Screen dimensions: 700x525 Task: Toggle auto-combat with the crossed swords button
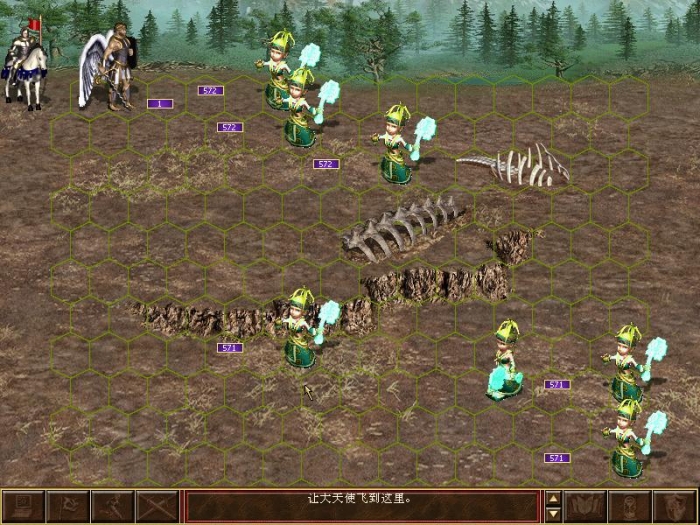click(x=158, y=506)
